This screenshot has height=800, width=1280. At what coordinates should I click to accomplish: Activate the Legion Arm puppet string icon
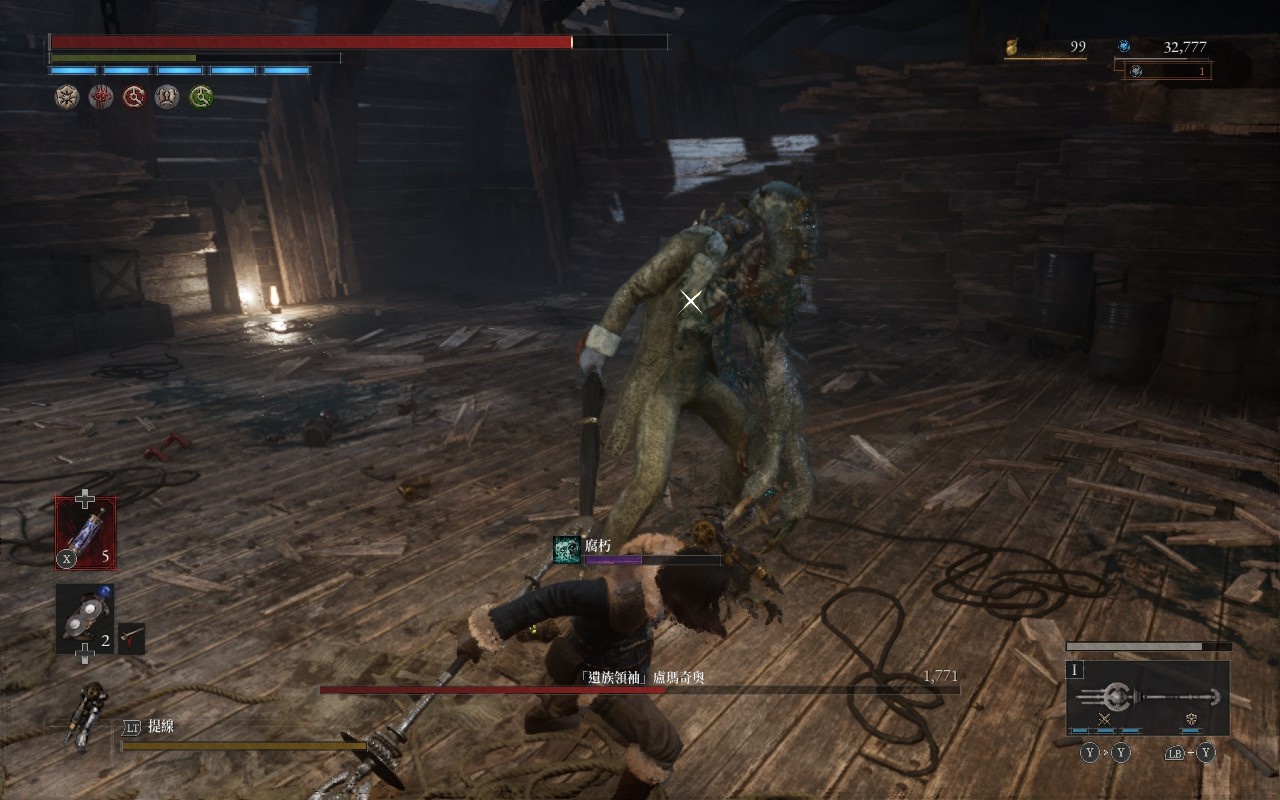pos(86,713)
